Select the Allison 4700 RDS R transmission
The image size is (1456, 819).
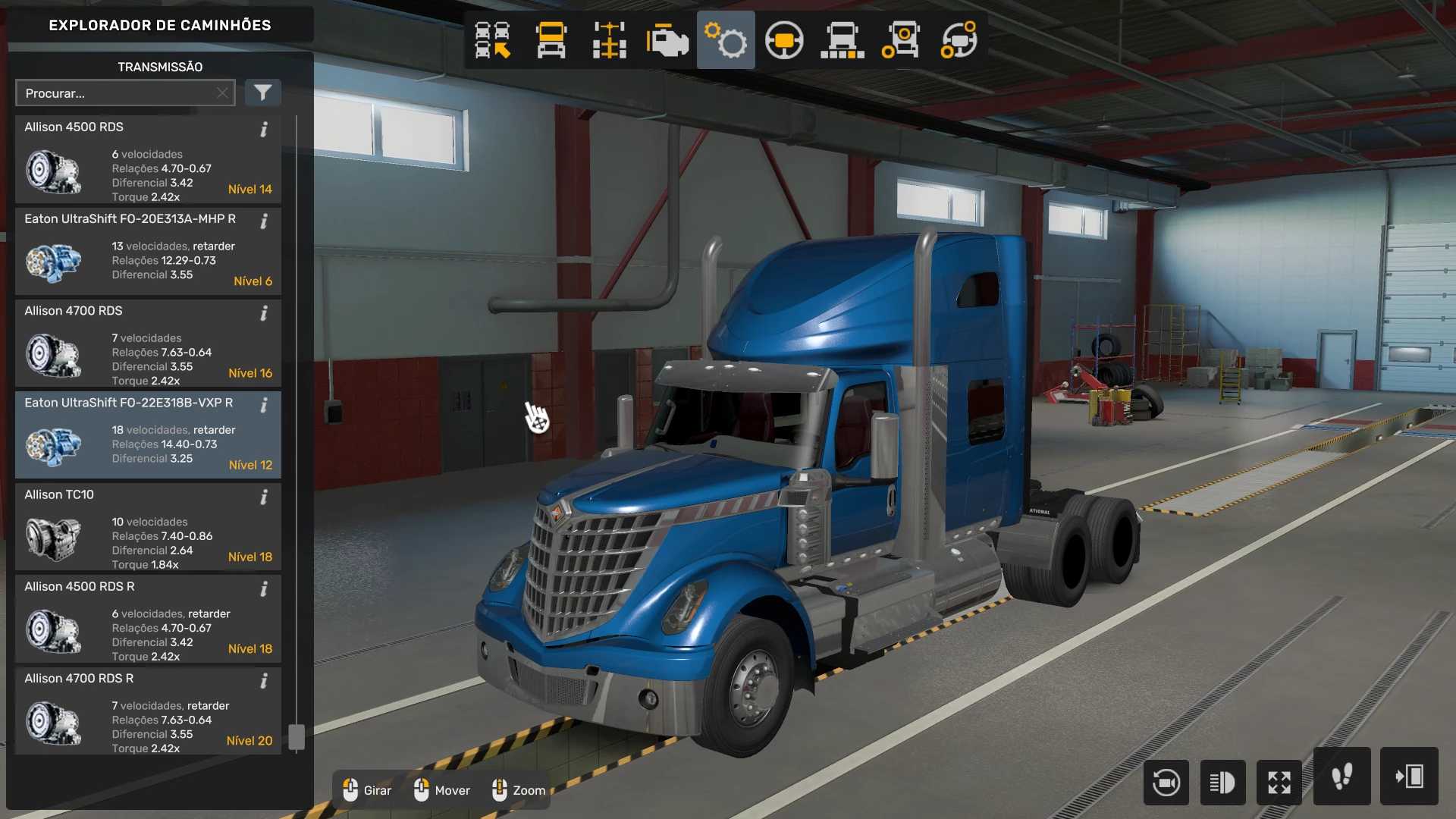pos(148,711)
